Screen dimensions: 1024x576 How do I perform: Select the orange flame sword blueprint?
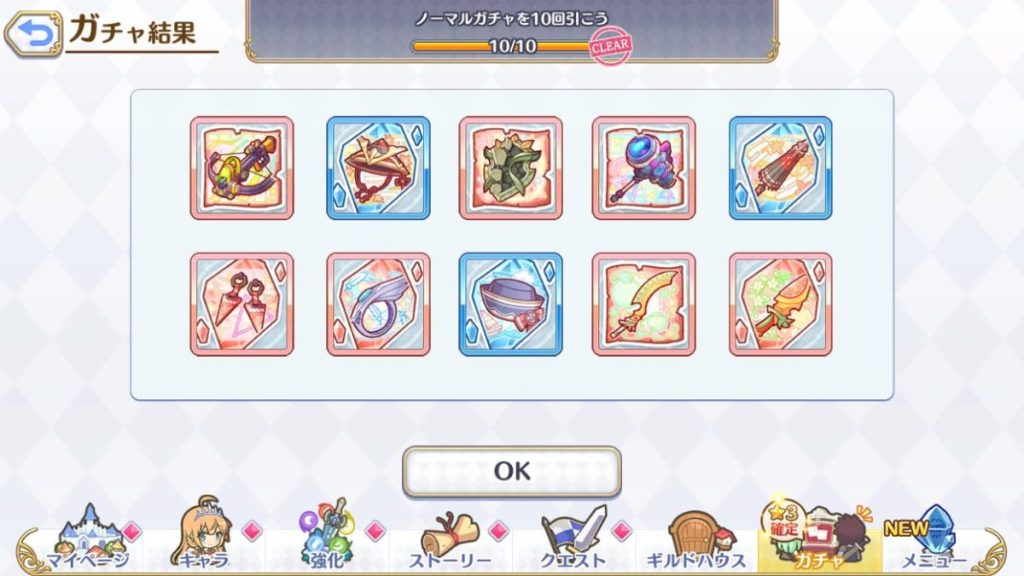pos(780,304)
